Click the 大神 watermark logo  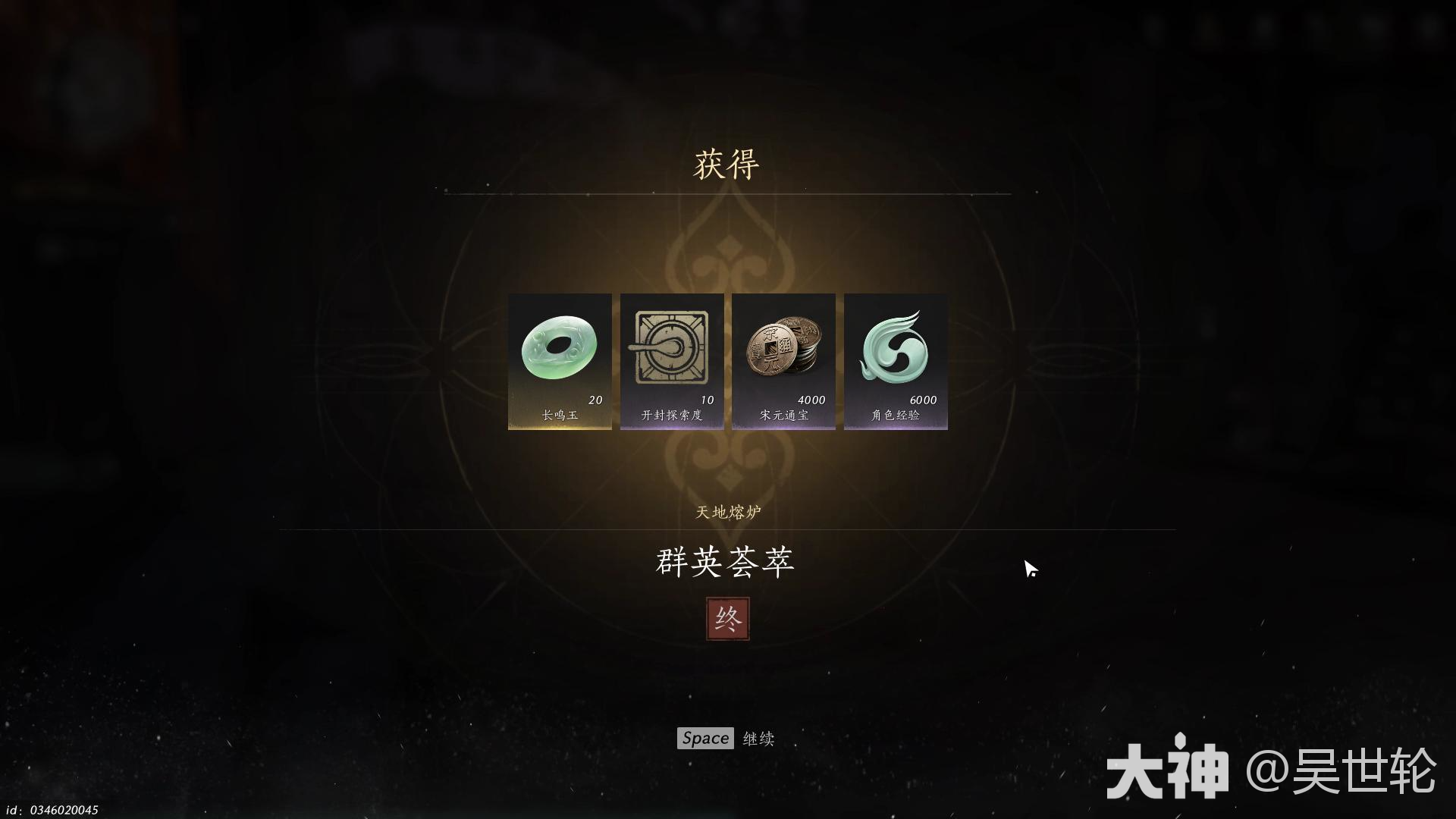pos(1168,766)
